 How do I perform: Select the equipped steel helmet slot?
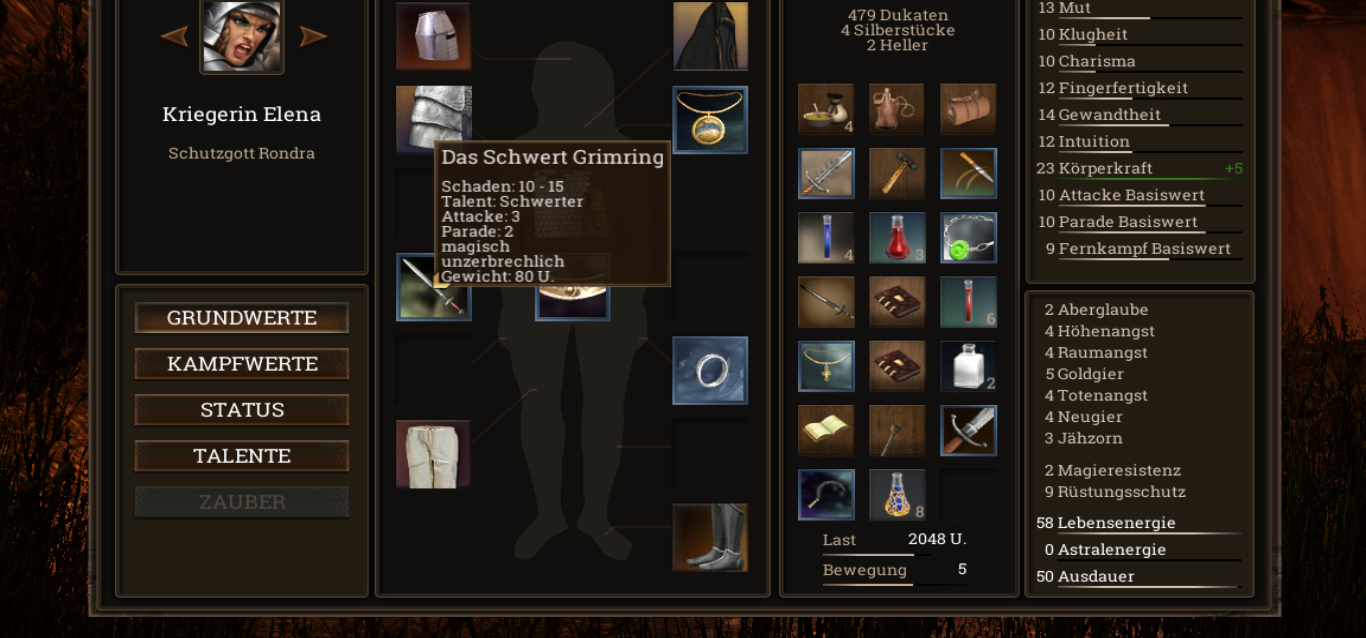pos(433,36)
